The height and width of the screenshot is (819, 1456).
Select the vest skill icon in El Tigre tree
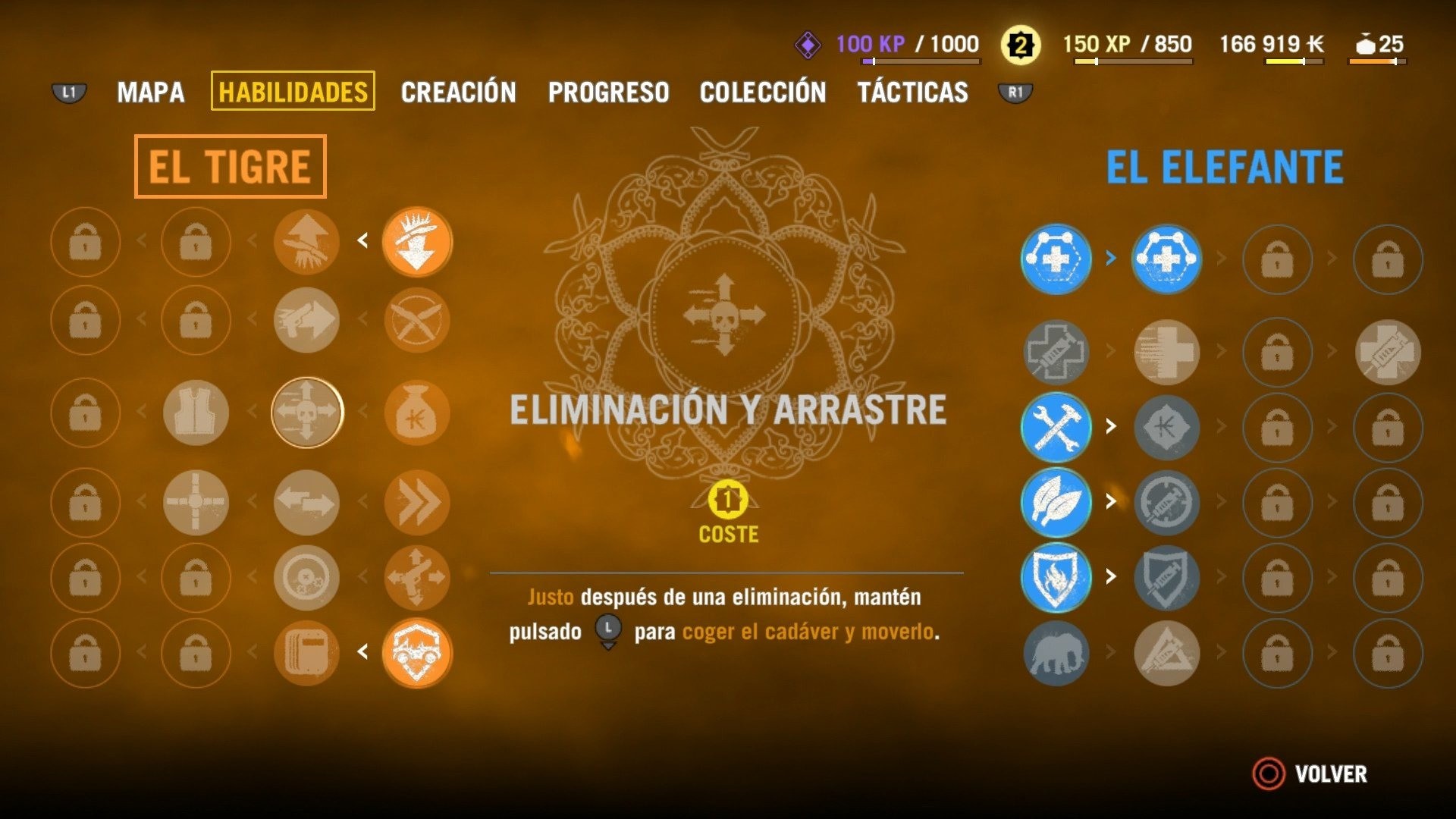pyautogui.click(x=195, y=413)
